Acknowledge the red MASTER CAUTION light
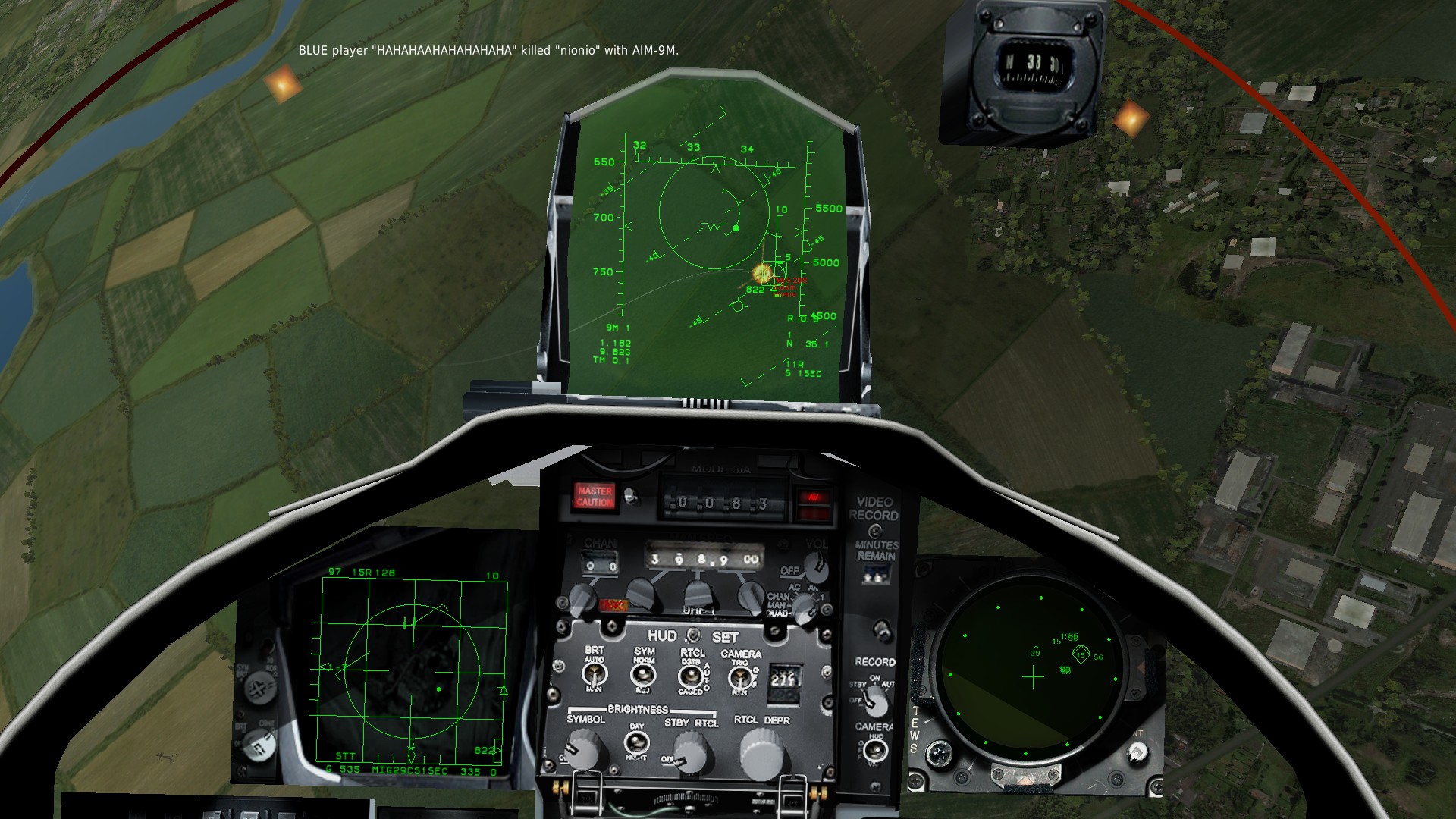This screenshot has height=819, width=1456. click(595, 497)
